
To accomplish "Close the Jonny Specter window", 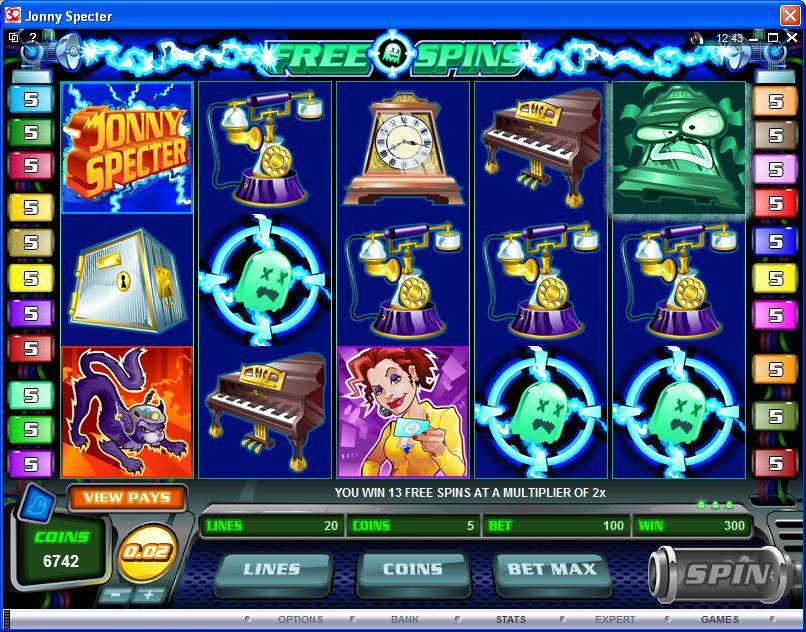I will [x=791, y=16].
